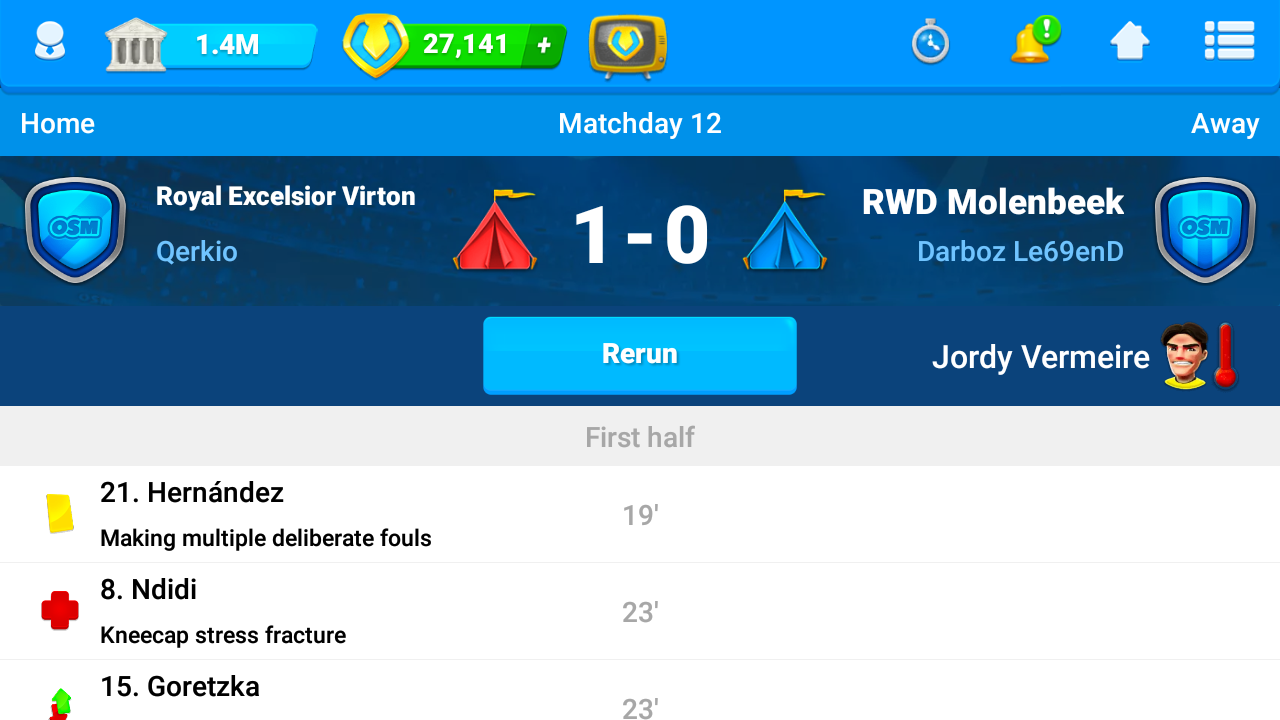
Task: Open manager Qerkio's profile
Action: pos(197,251)
